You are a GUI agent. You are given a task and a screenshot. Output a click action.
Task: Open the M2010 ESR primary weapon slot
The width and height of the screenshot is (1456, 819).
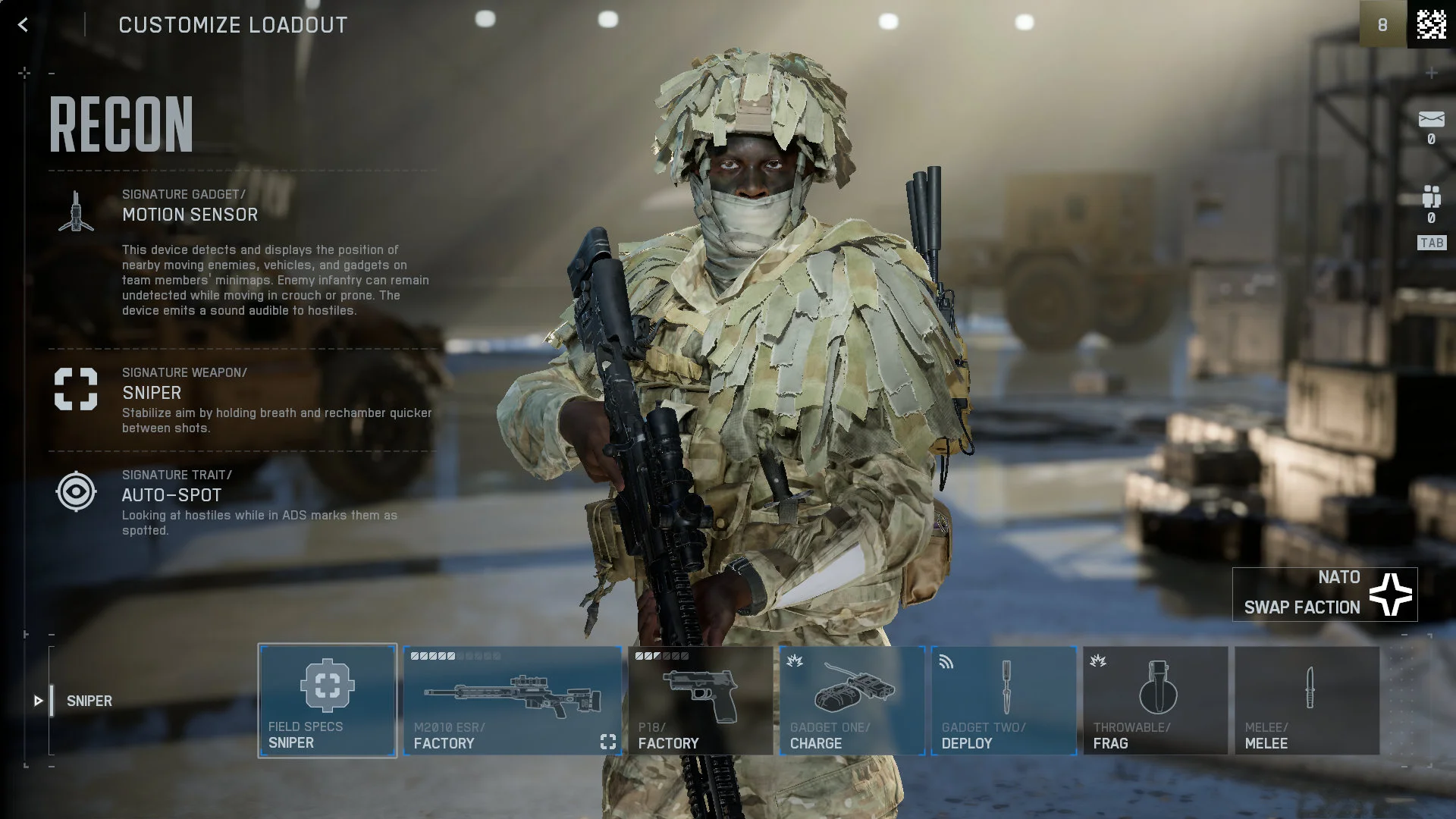point(512,701)
